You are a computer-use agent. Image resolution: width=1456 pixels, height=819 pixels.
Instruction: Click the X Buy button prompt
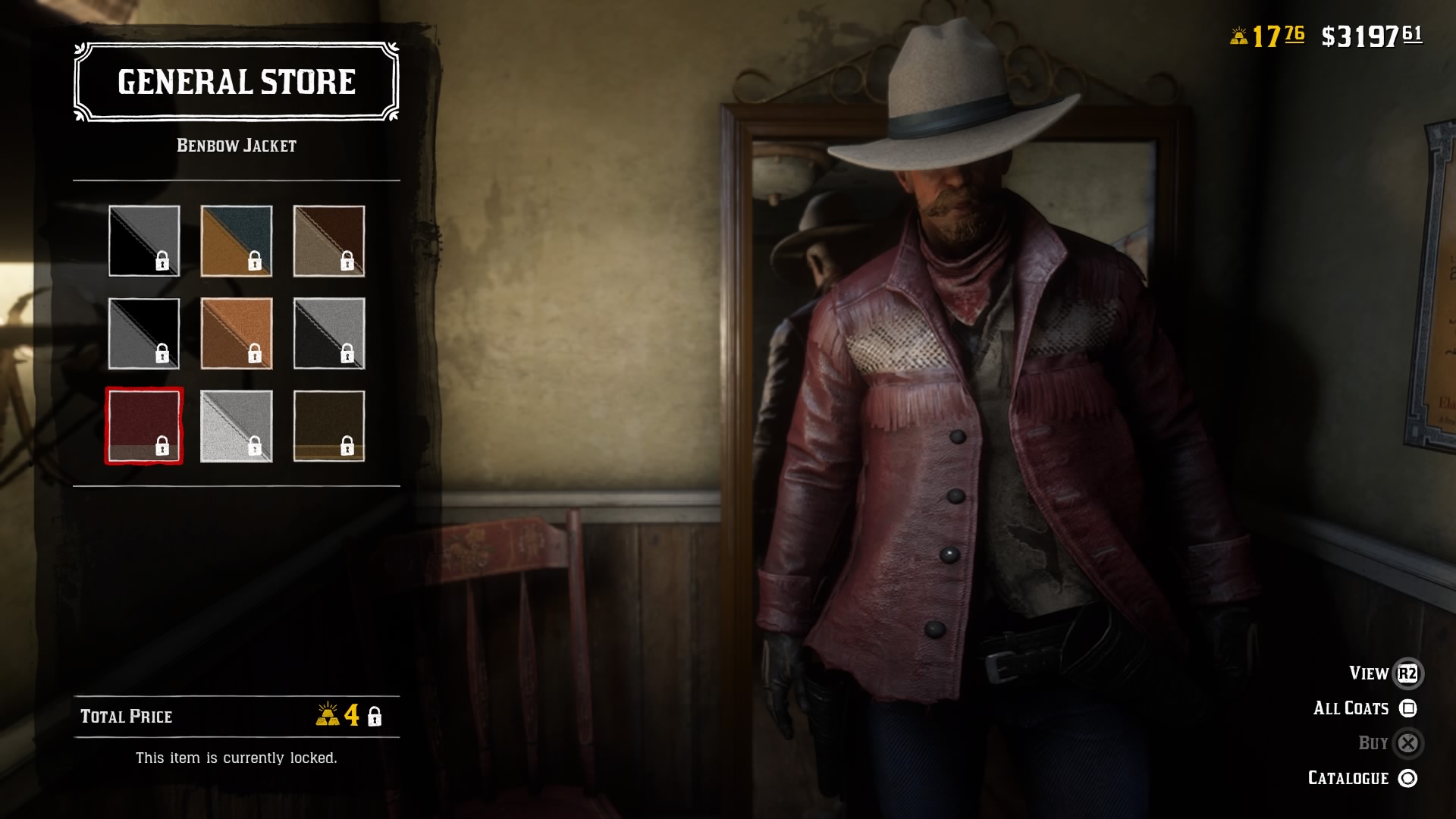(1407, 742)
